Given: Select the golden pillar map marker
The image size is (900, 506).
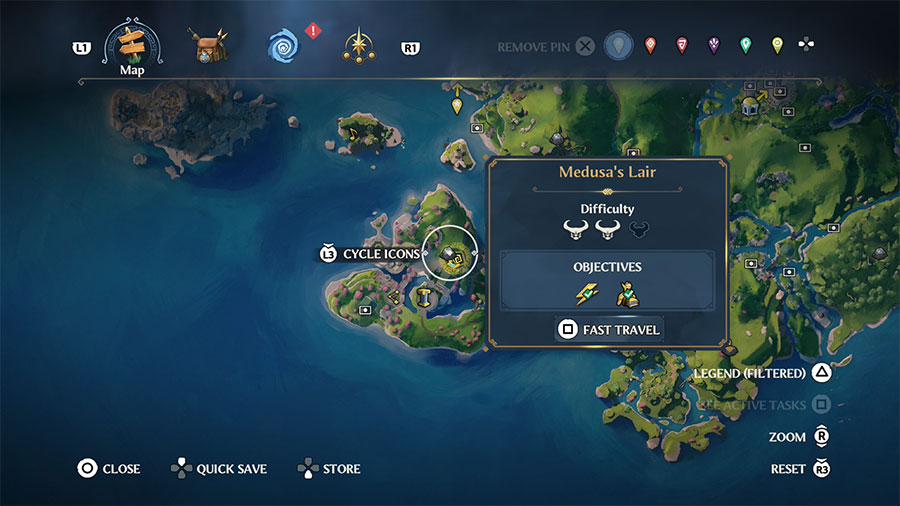Looking at the screenshot, I should [x=424, y=296].
